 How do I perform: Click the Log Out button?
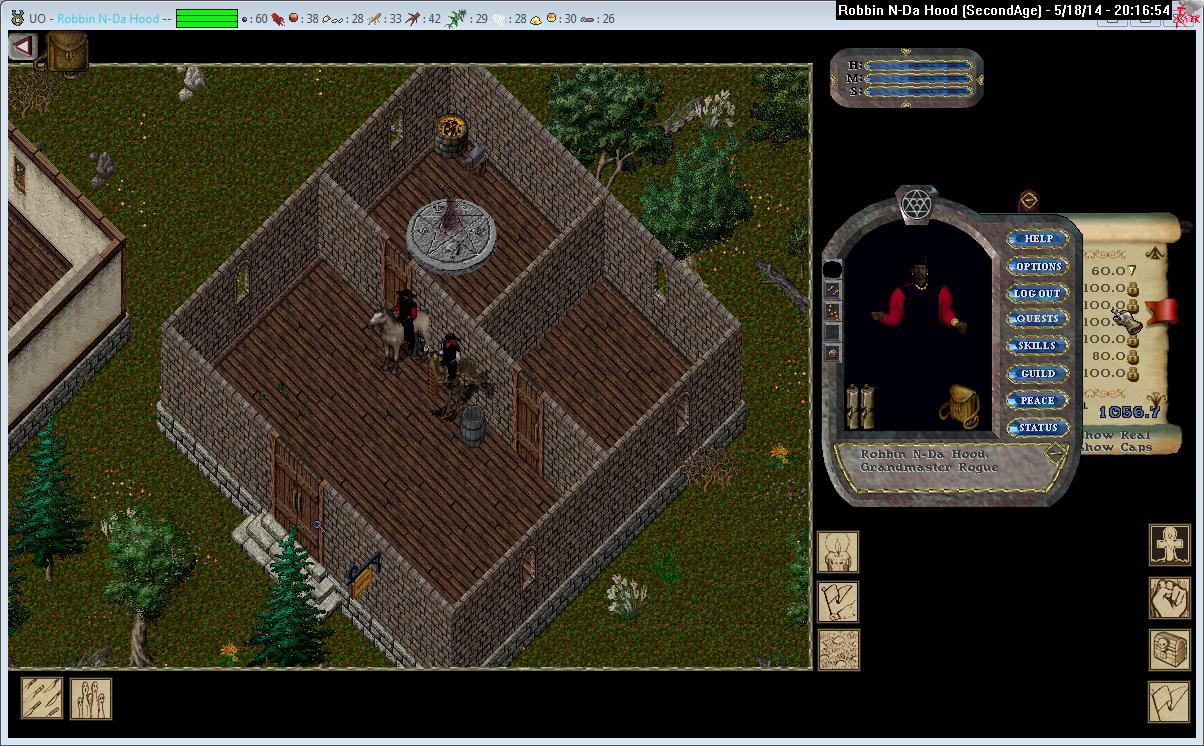tap(1037, 293)
